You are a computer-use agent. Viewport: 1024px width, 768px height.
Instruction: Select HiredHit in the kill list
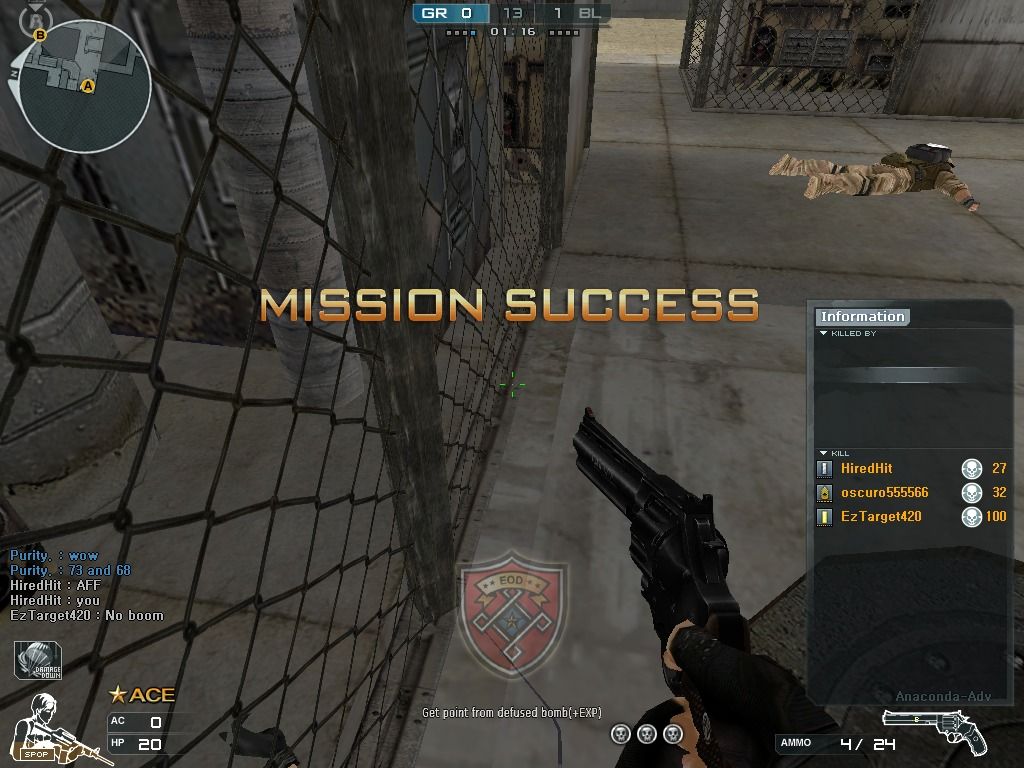click(866, 468)
